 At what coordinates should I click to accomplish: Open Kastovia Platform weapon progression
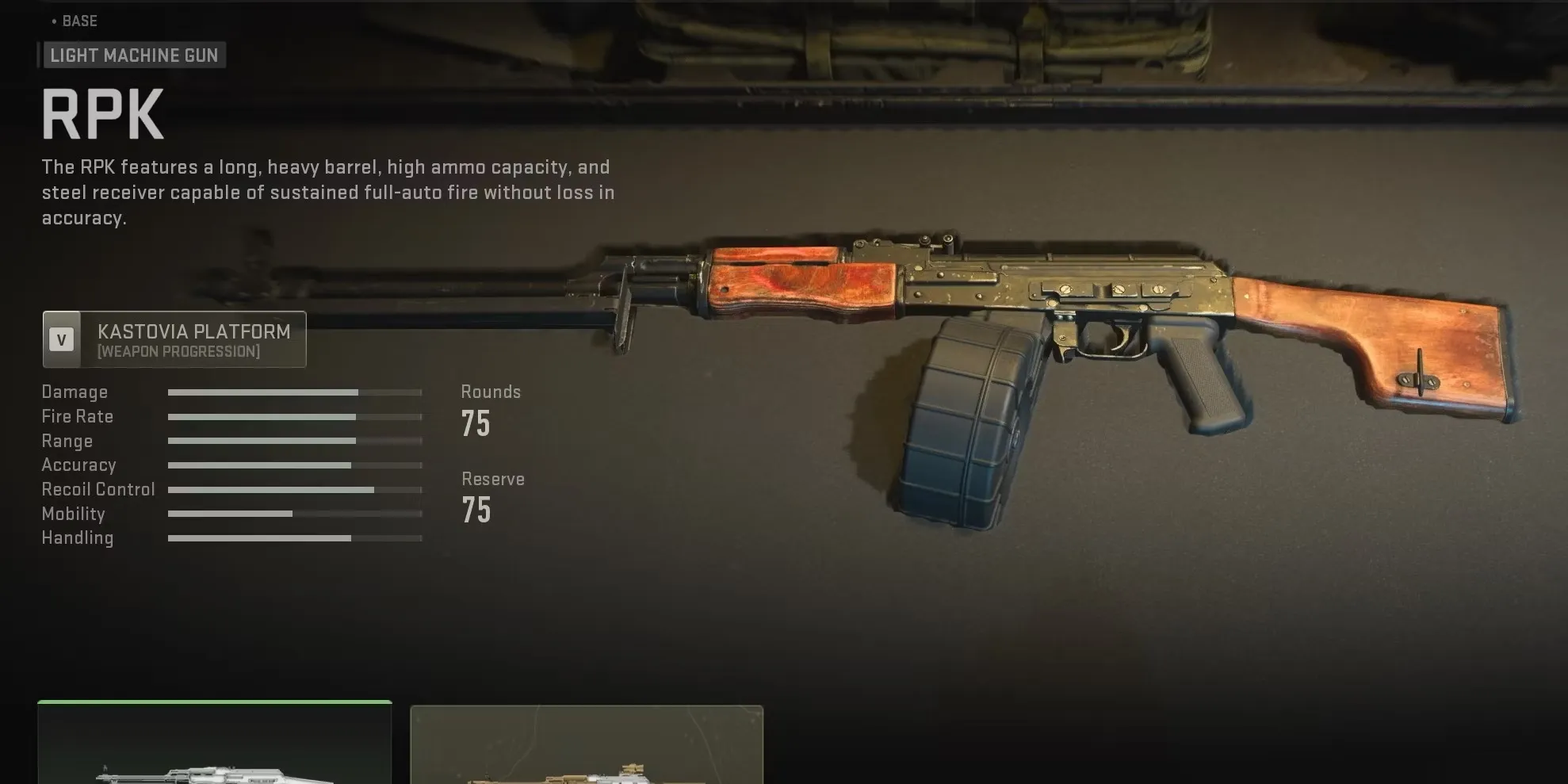click(x=174, y=339)
